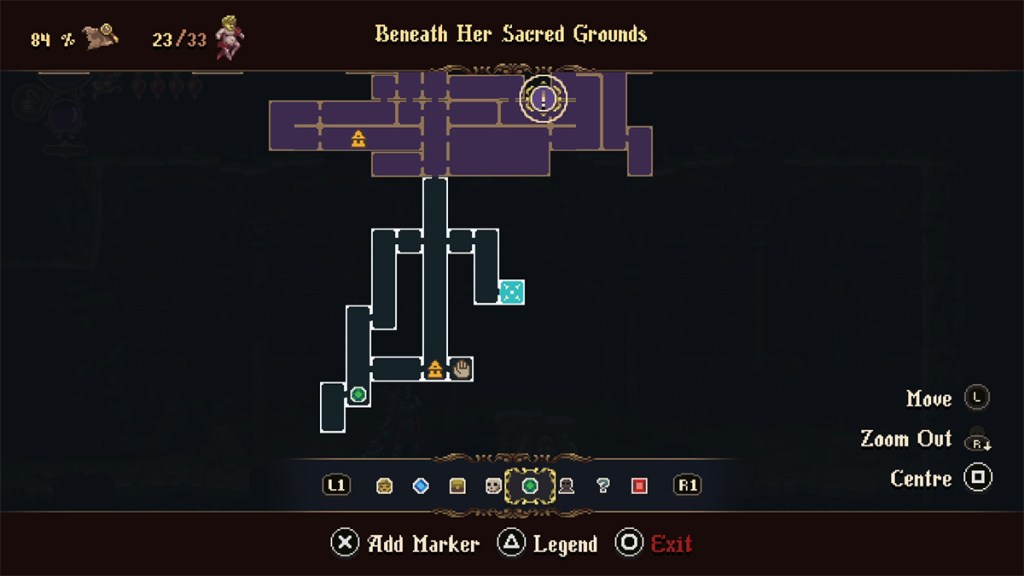Pick the question mark marker type
1024x576 pixels.
[602, 486]
